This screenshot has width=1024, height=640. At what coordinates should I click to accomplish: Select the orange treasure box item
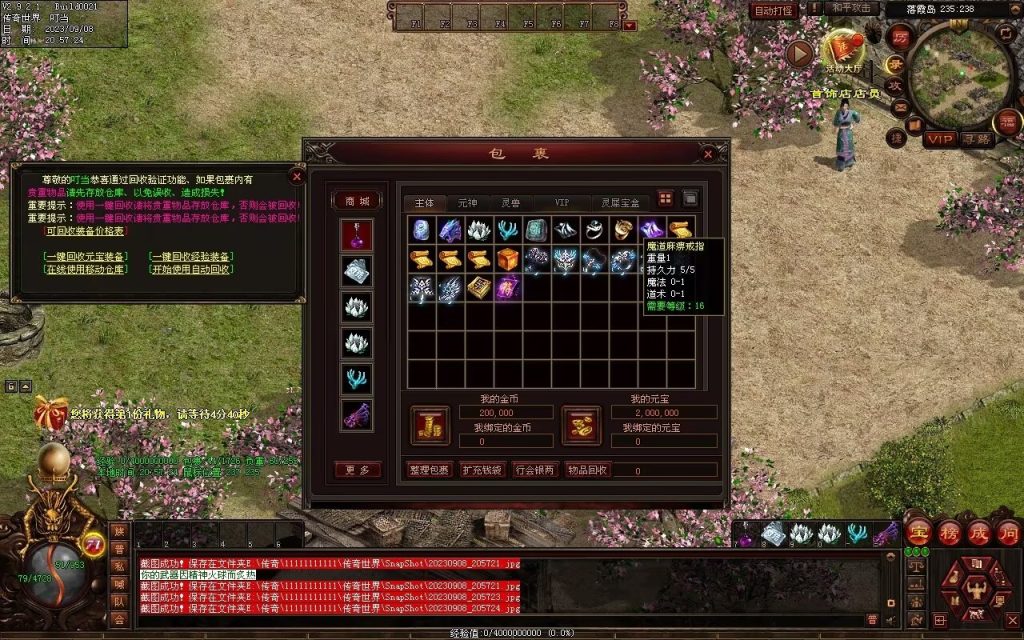[x=508, y=260]
